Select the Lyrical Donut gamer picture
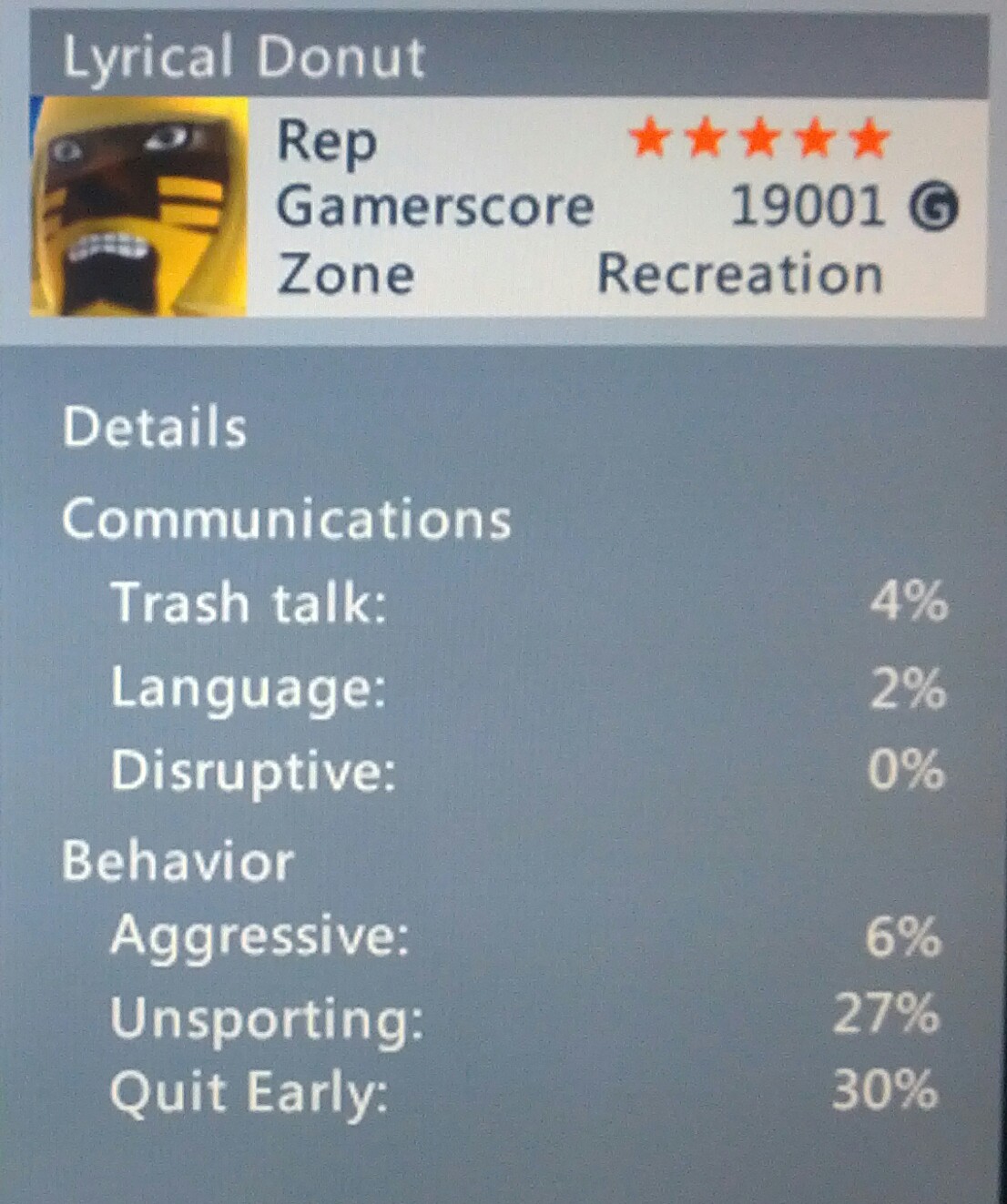Screen dimensions: 1007x1204 (138, 207)
